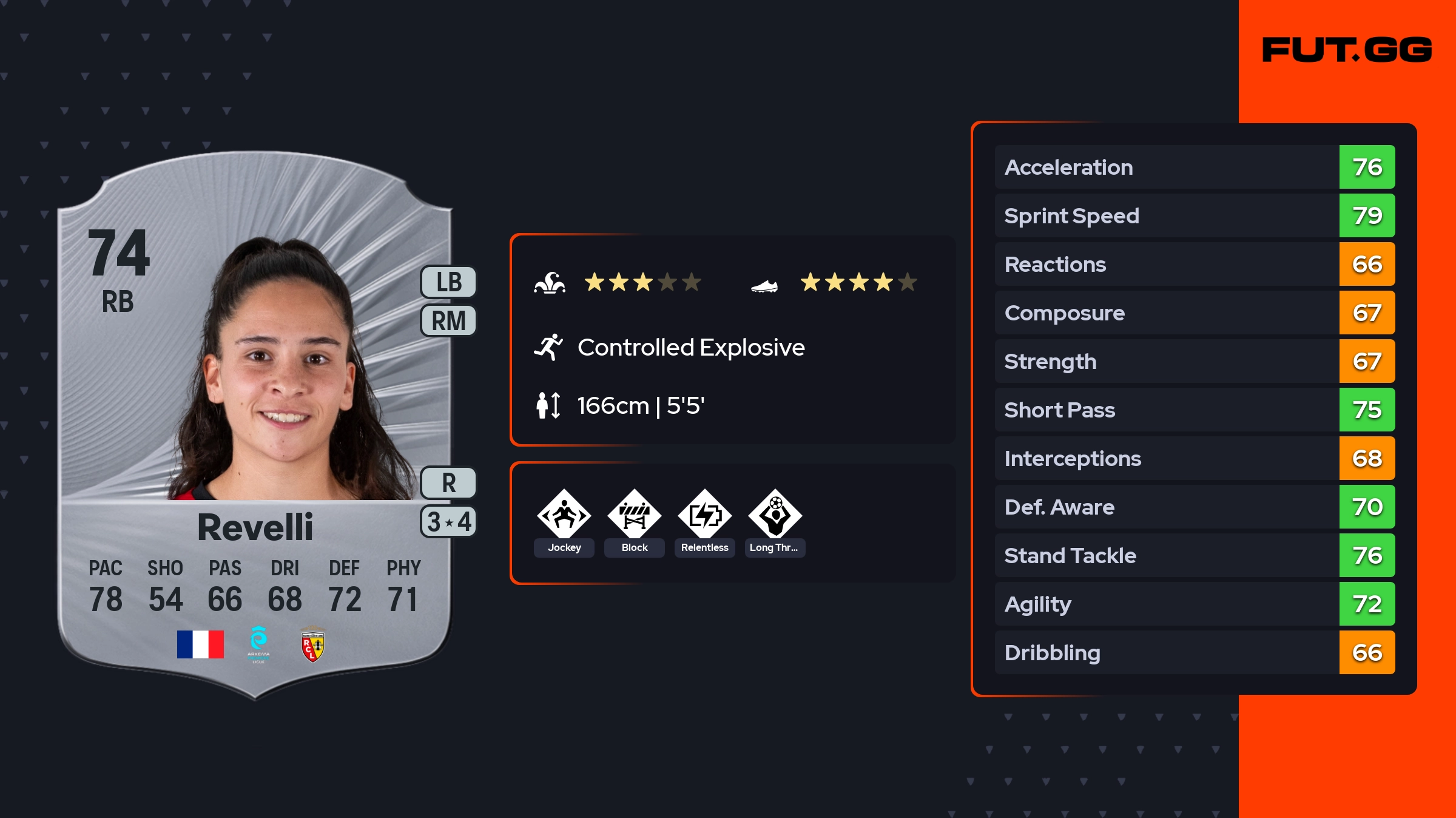Choose the Block playstyle icon

click(x=635, y=515)
